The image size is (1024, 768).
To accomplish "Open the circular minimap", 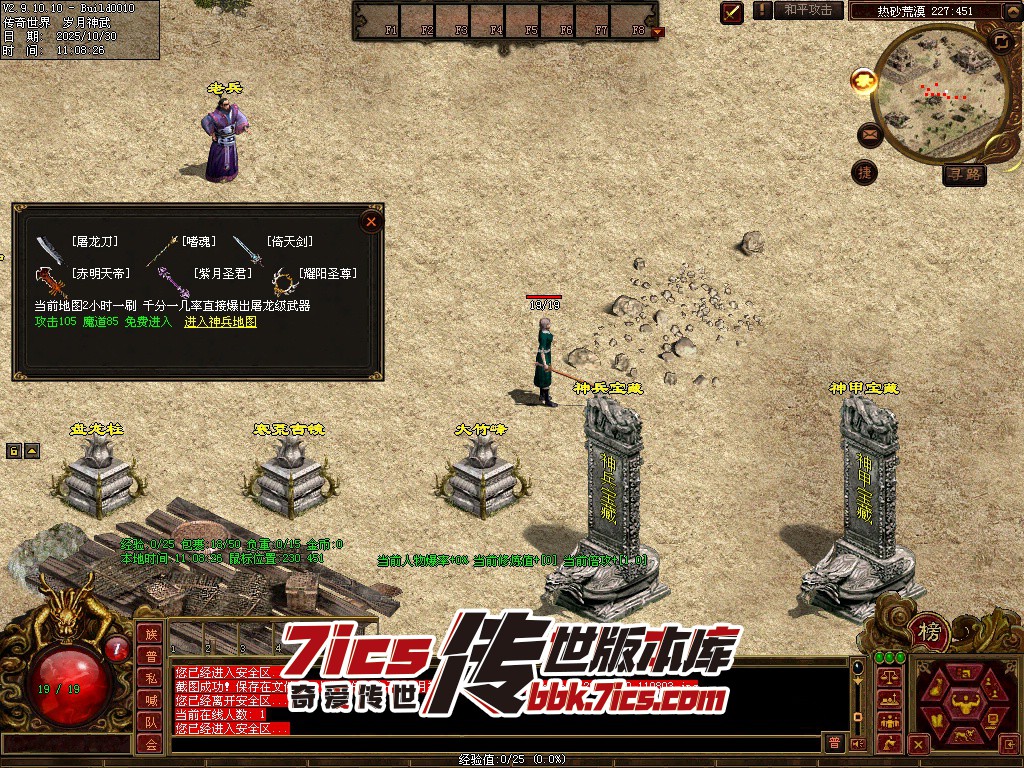I will click(936, 92).
